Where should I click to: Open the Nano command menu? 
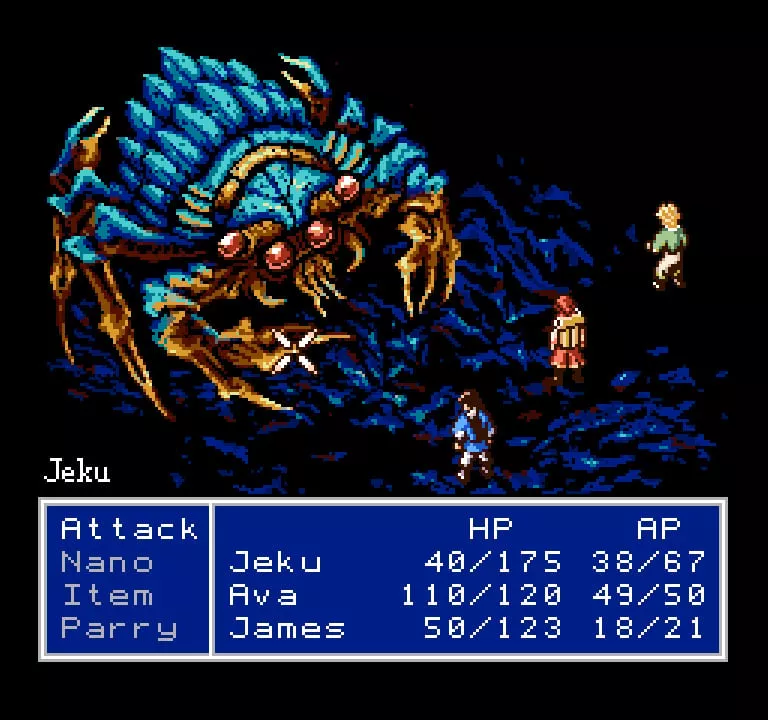click(108, 562)
